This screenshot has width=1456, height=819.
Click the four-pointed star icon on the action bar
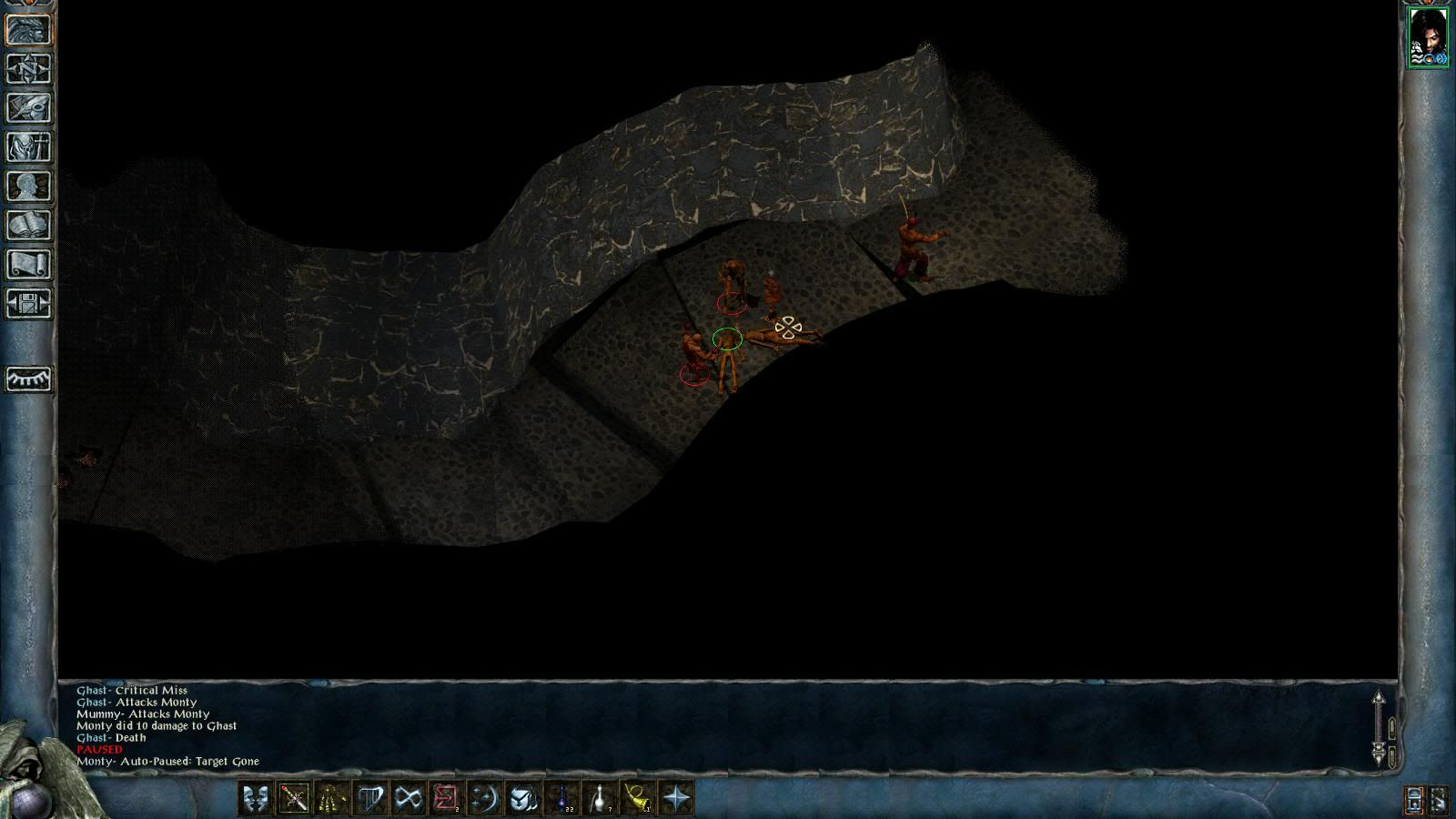point(677,798)
